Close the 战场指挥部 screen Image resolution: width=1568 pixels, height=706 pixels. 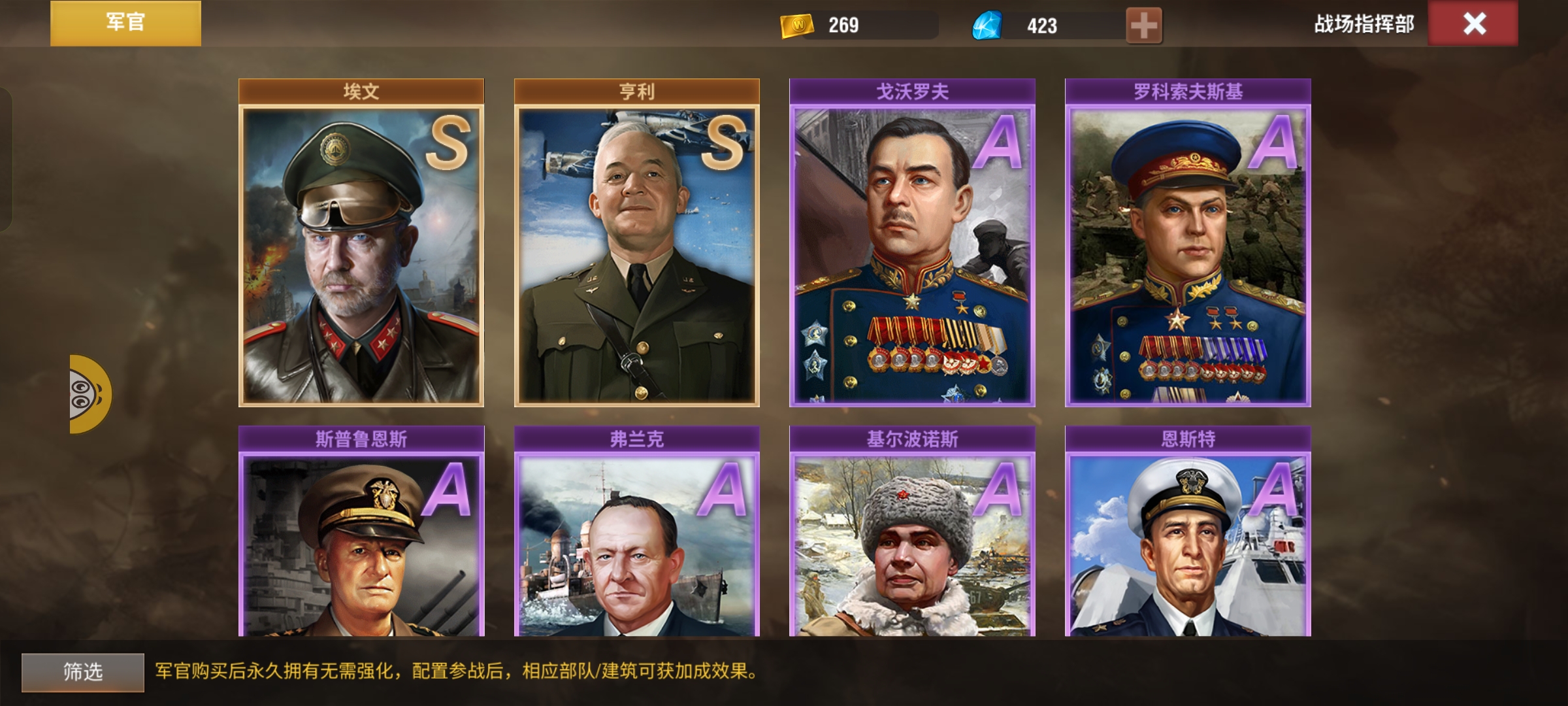1473,24
